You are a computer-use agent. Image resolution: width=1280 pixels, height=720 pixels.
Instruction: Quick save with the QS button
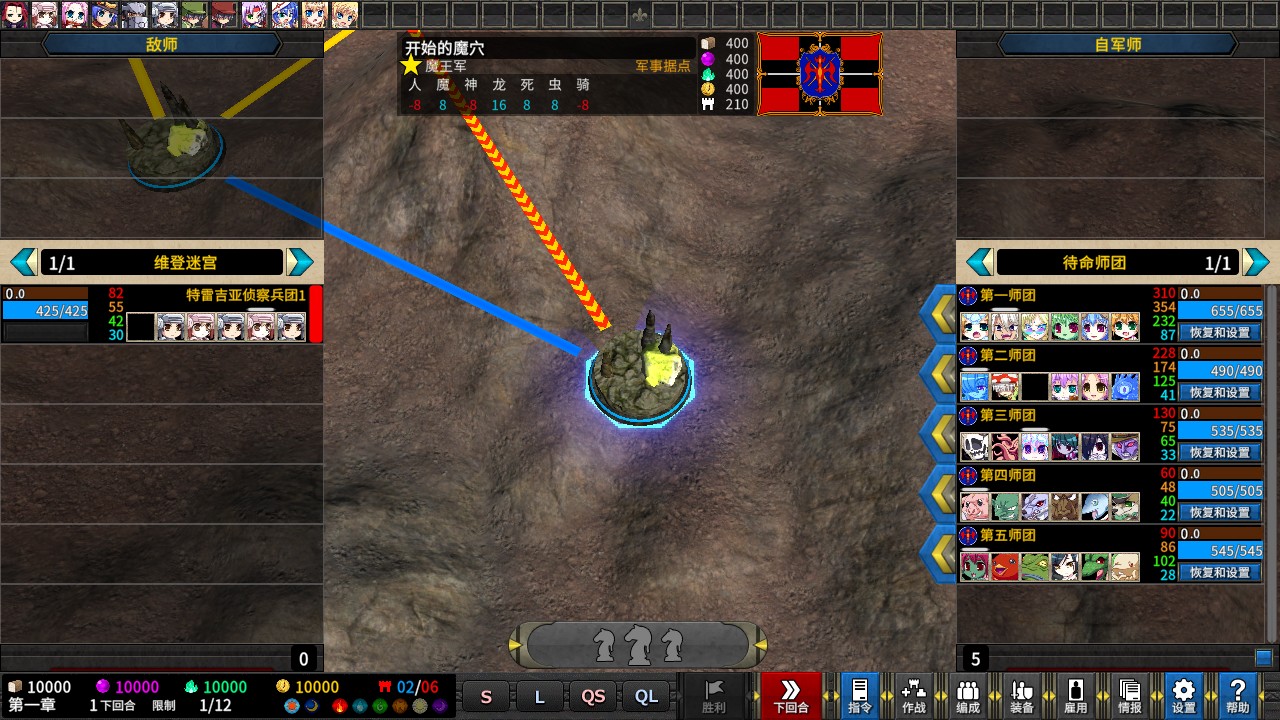coord(593,697)
